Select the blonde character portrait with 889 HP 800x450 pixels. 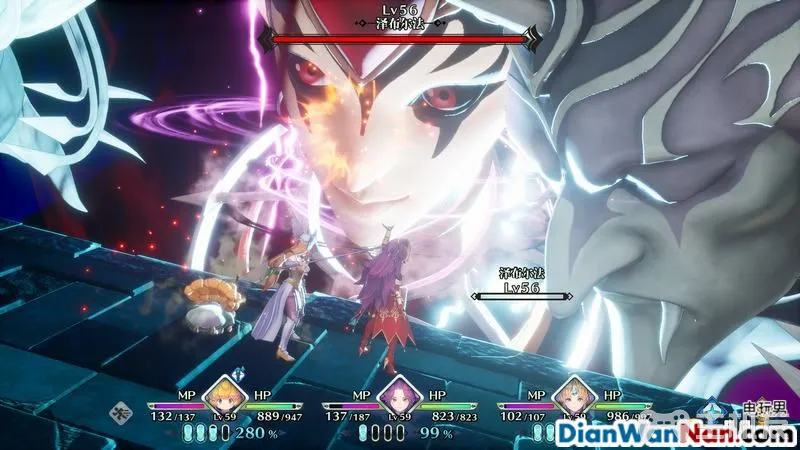point(226,394)
